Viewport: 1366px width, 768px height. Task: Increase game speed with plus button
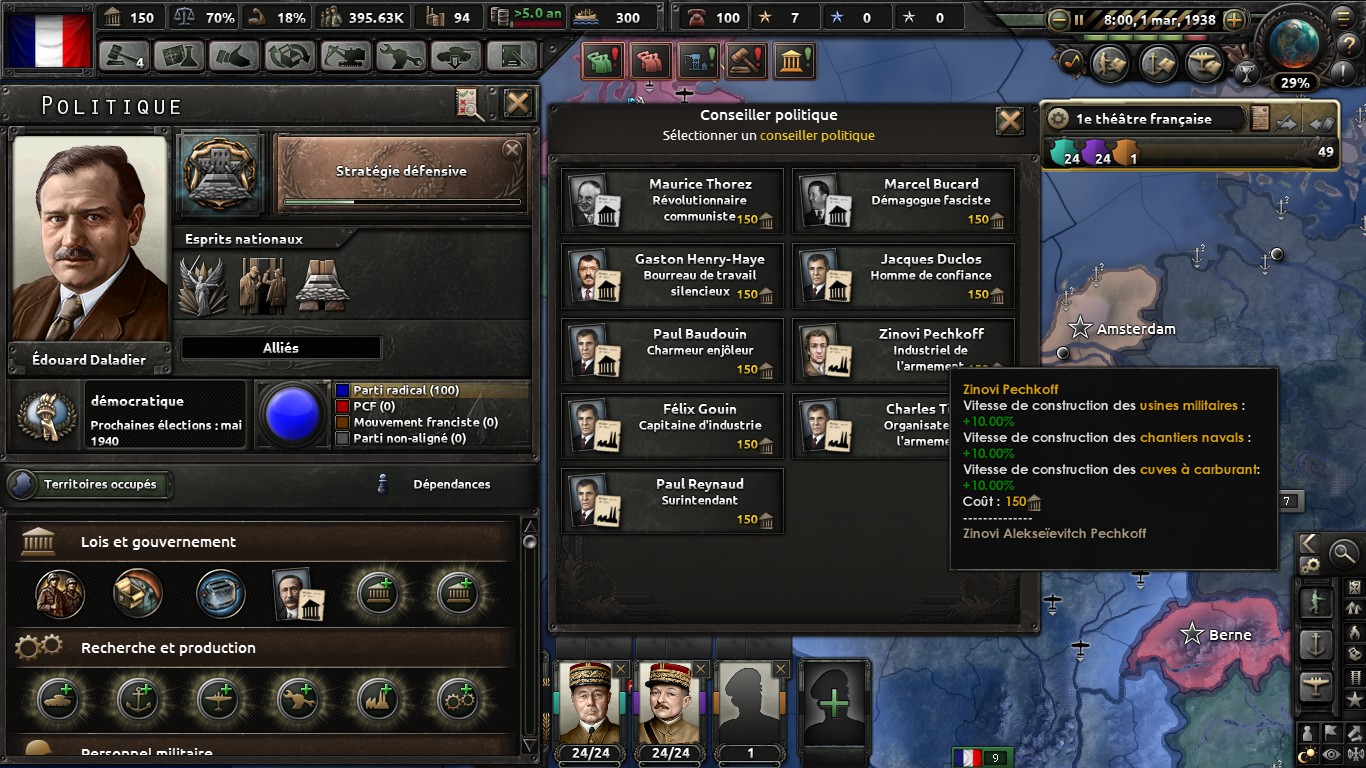coord(1235,19)
